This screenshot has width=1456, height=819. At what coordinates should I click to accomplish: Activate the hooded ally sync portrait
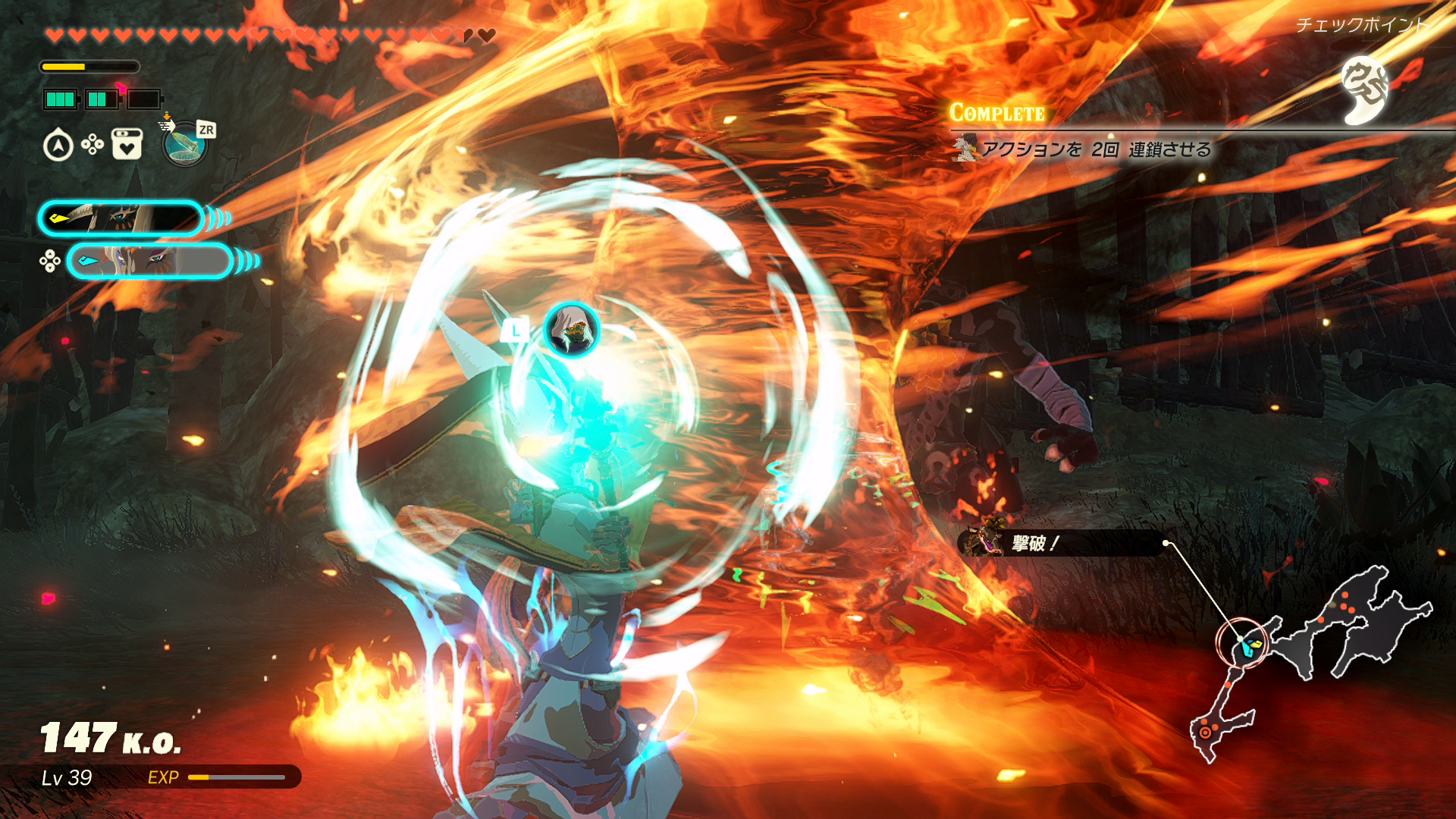point(572,330)
